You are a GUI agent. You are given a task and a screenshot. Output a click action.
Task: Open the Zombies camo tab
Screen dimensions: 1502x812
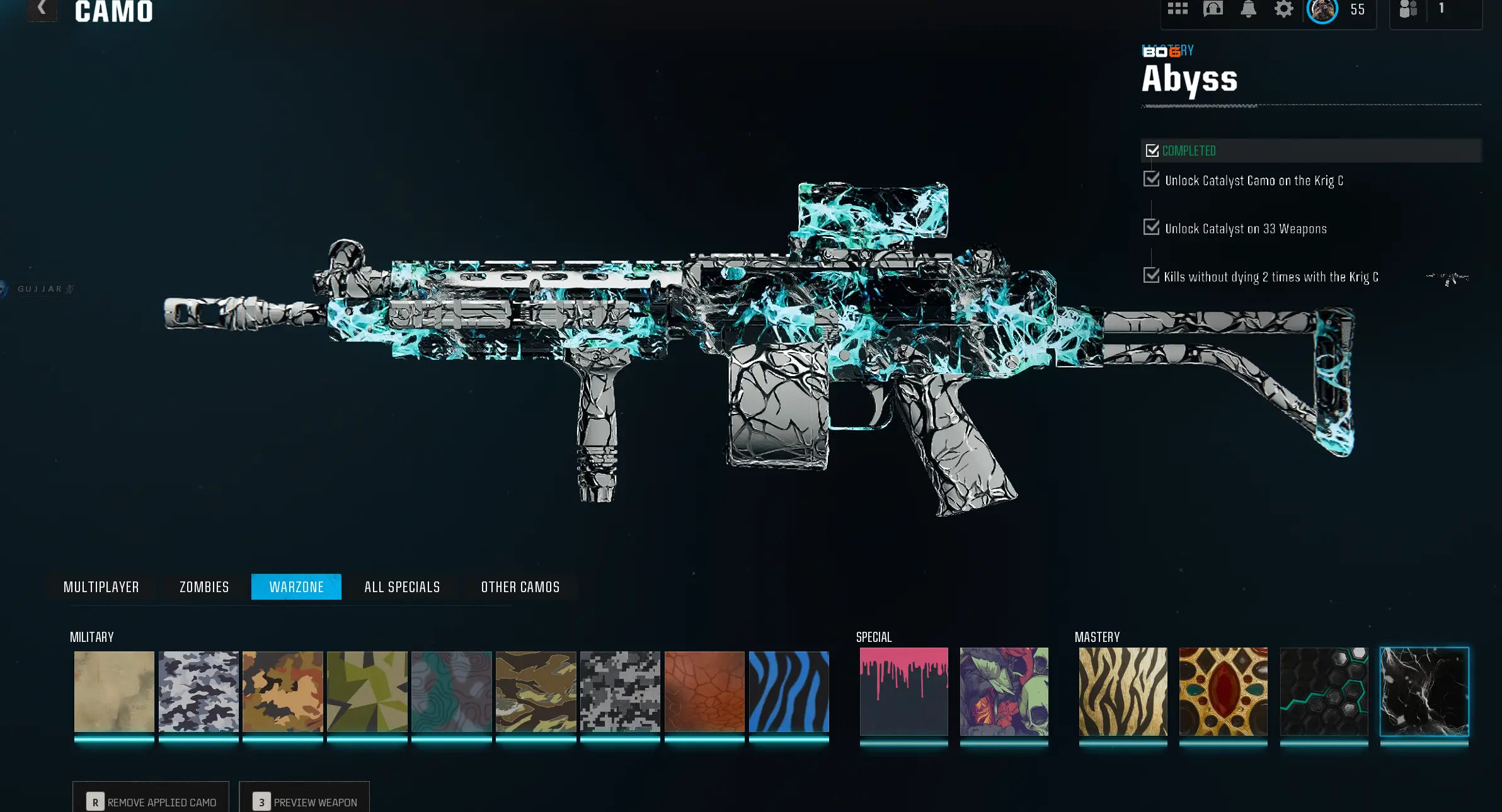204,587
